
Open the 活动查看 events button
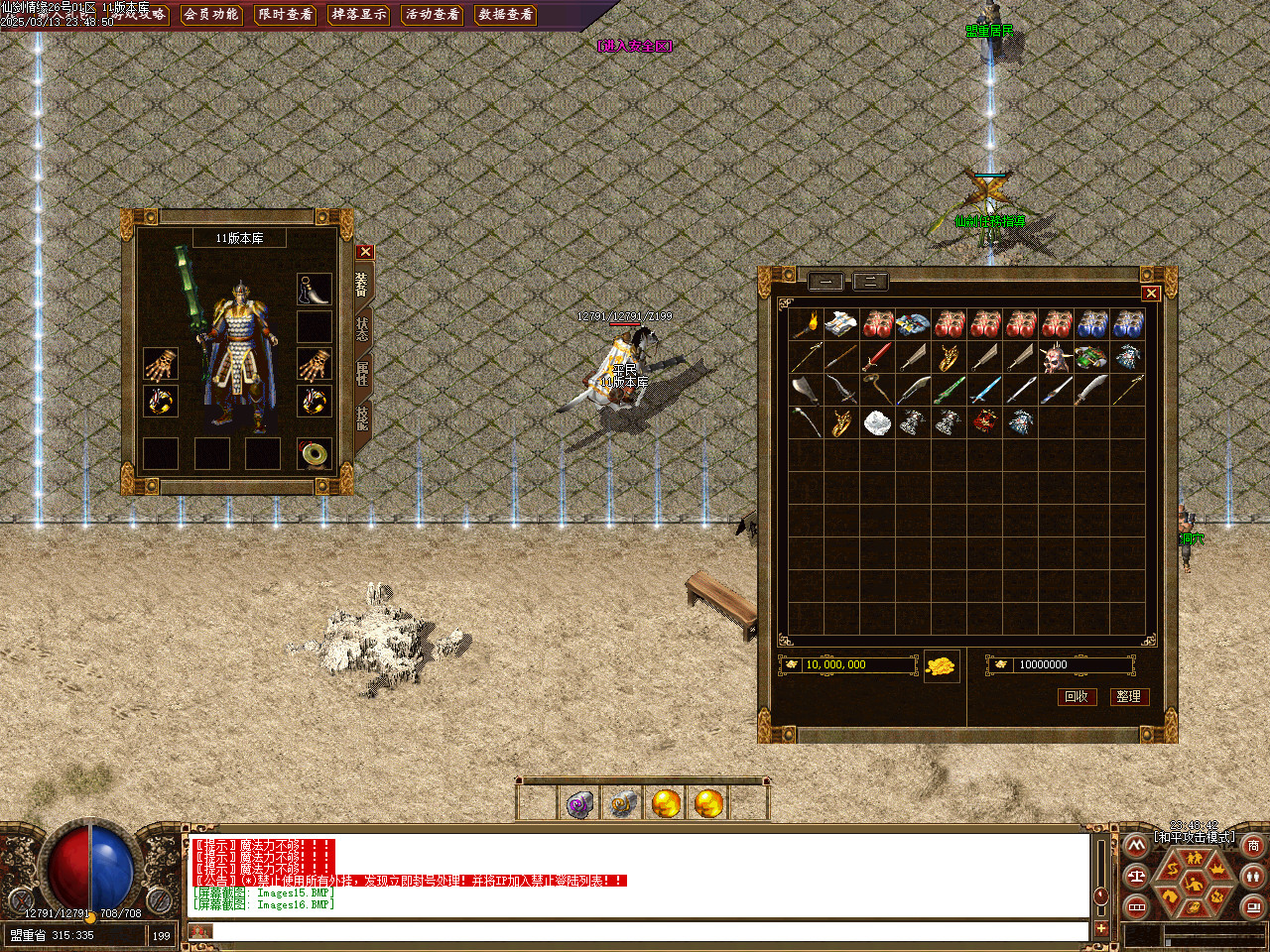click(432, 14)
